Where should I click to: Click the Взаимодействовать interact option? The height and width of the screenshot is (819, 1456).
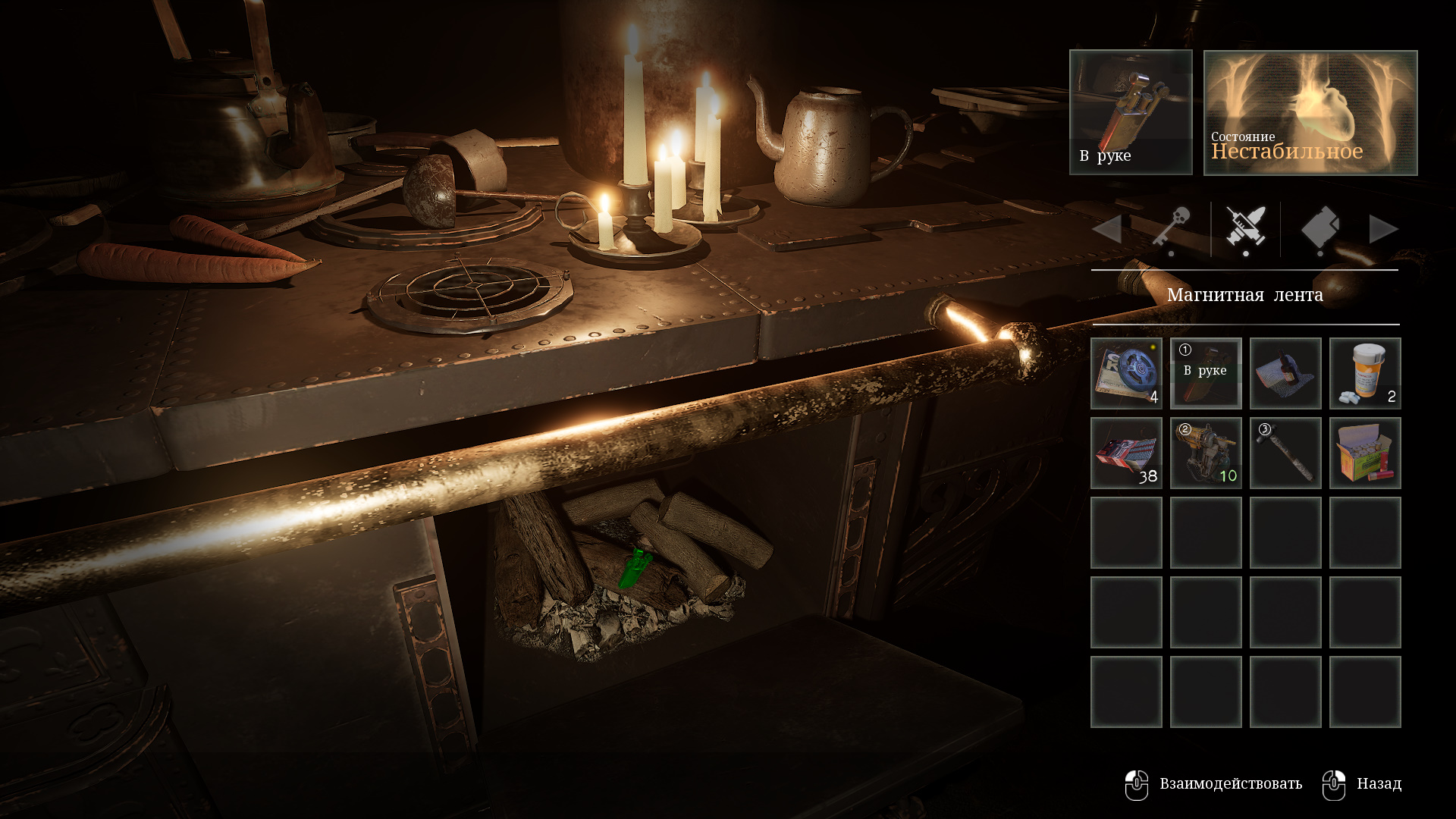pyautogui.click(x=1213, y=784)
